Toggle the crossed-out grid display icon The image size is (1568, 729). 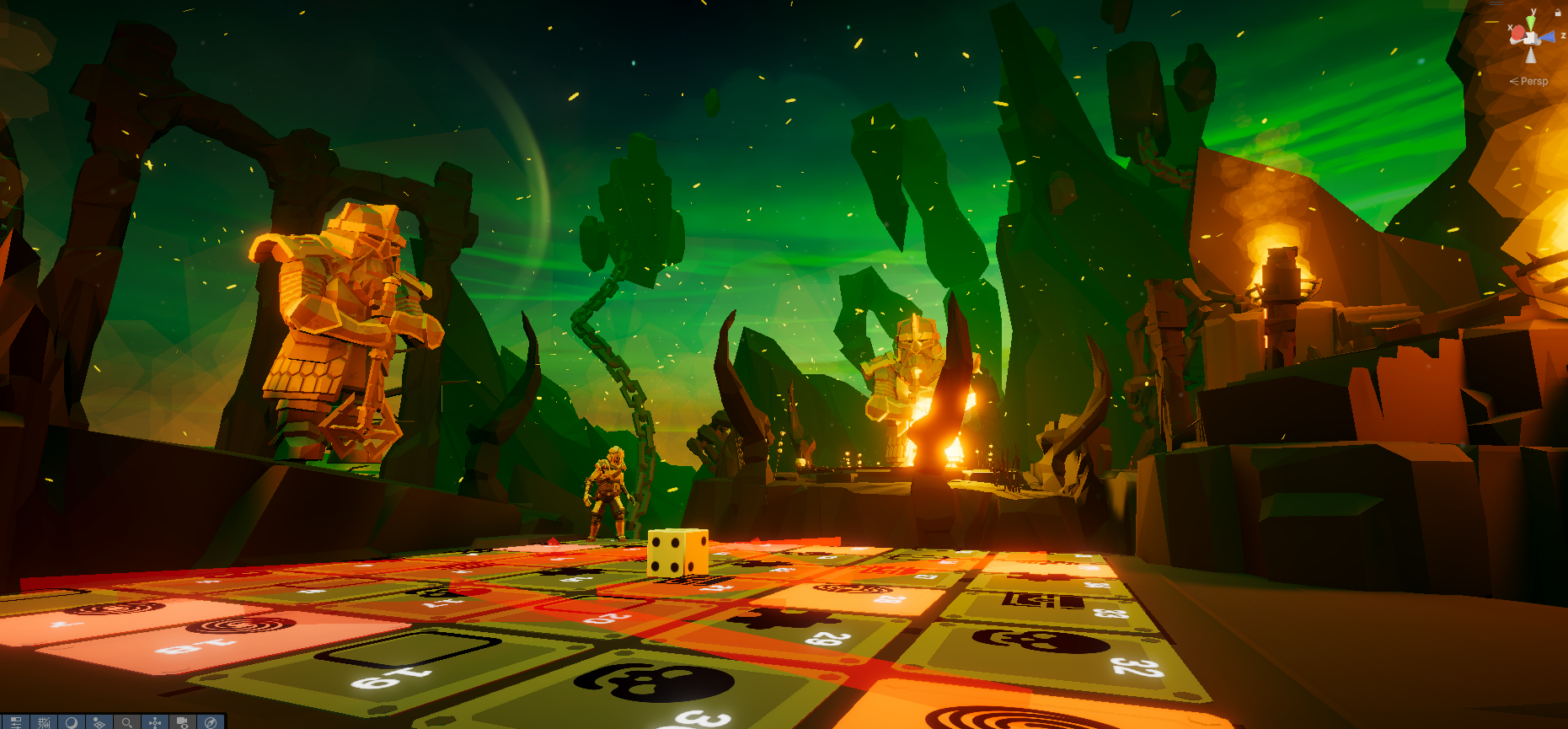45,722
